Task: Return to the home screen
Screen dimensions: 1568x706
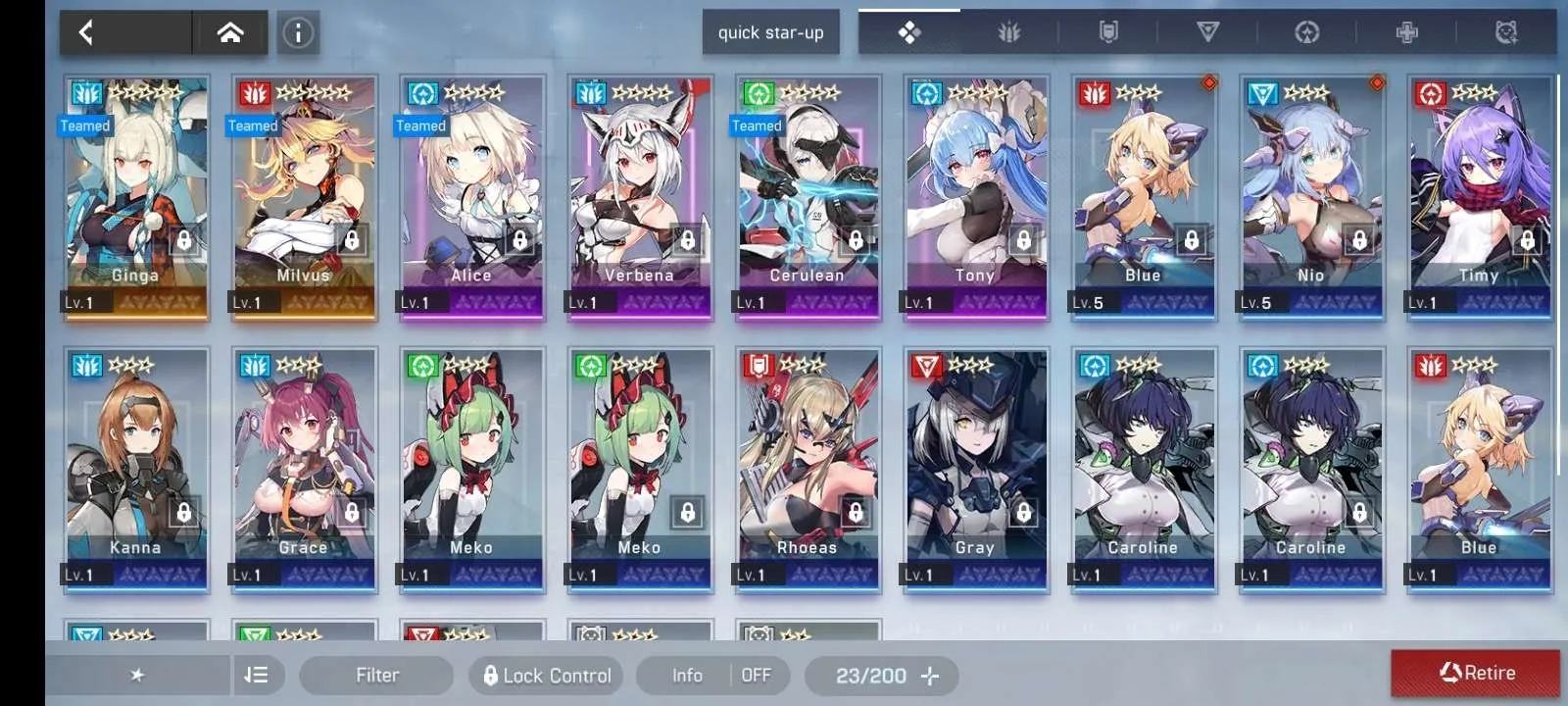Action: tap(230, 33)
